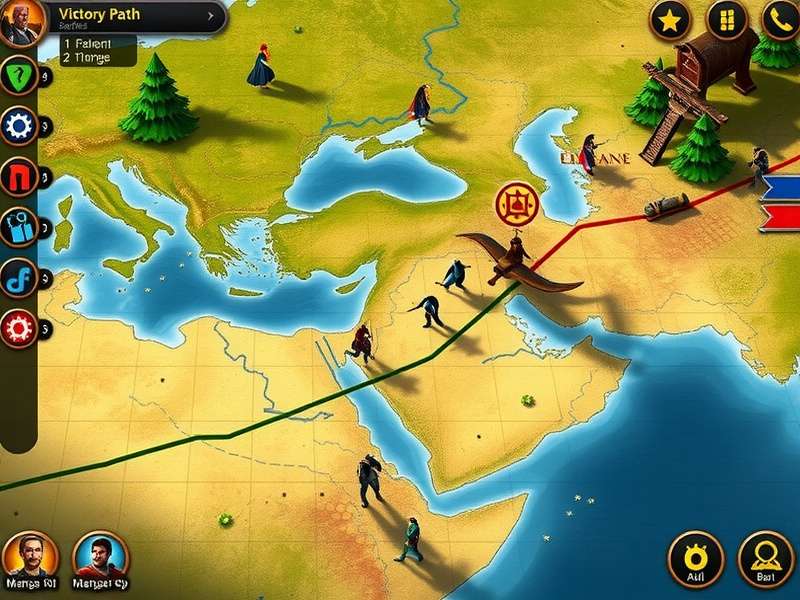The image size is (800, 600).
Task: Open the yellow grid menu button
Action: 726,19
